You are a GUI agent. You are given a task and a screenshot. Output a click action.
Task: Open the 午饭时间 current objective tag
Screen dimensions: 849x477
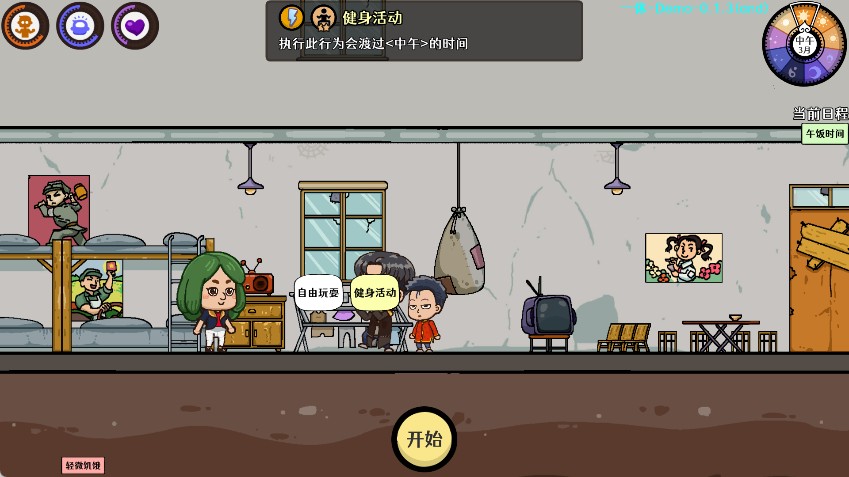pyautogui.click(x=824, y=134)
